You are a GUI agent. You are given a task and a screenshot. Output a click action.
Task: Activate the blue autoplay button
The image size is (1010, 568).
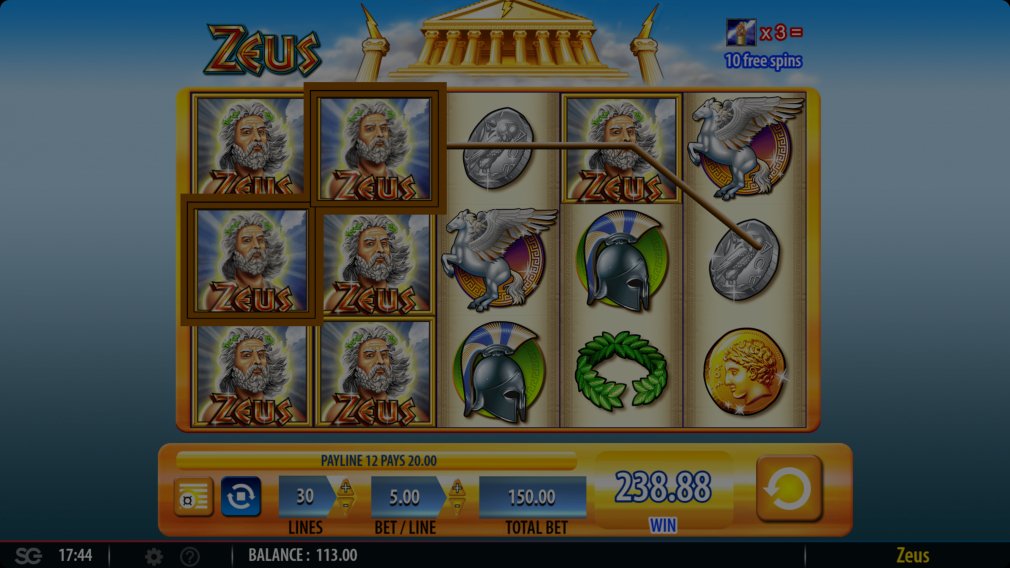click(x=241, y=496)
